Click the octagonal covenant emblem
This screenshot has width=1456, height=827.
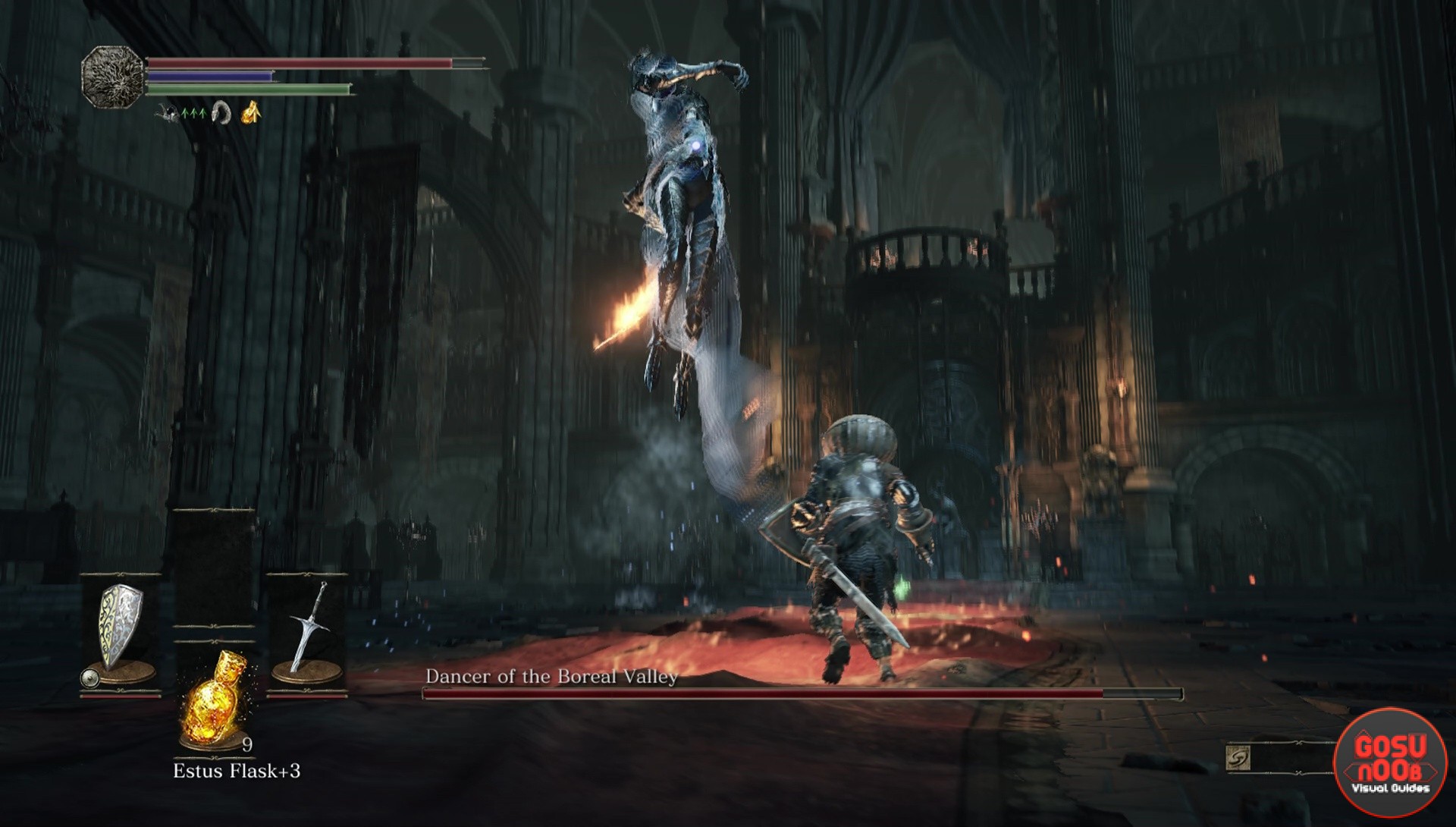tap(113, 77)
